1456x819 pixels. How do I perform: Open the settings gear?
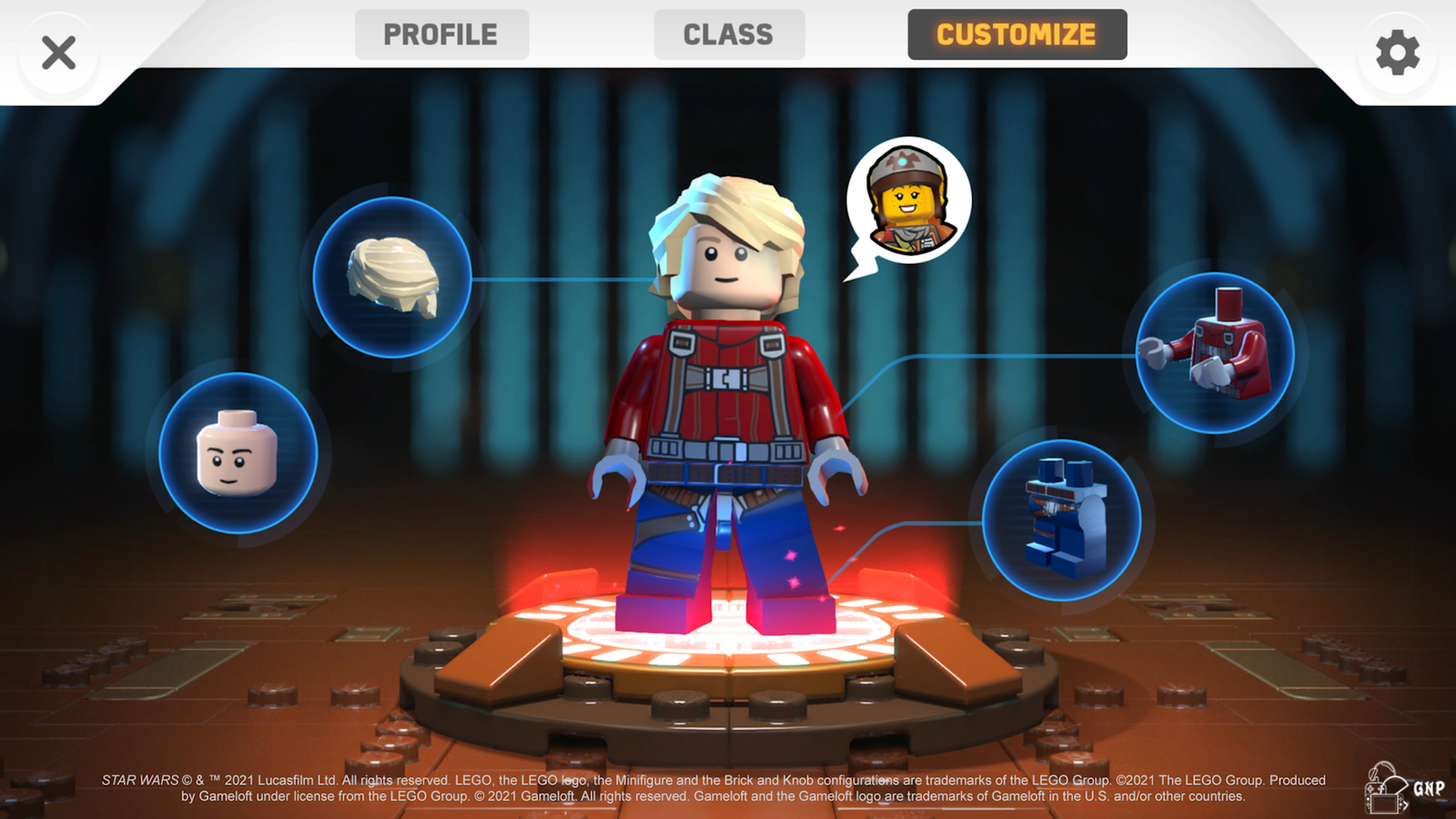coord(1396,50)
